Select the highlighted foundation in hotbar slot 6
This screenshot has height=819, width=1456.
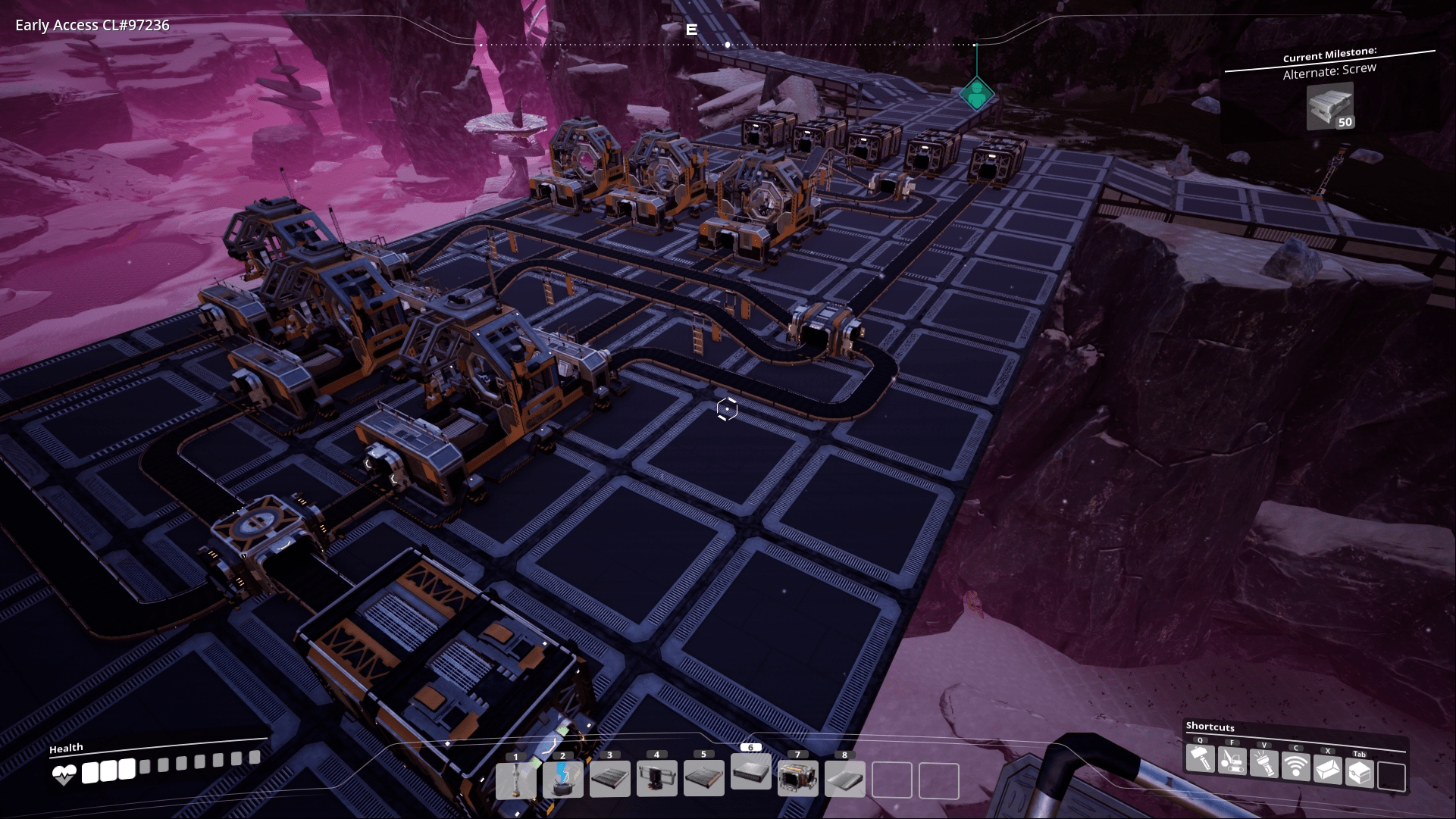751,774
